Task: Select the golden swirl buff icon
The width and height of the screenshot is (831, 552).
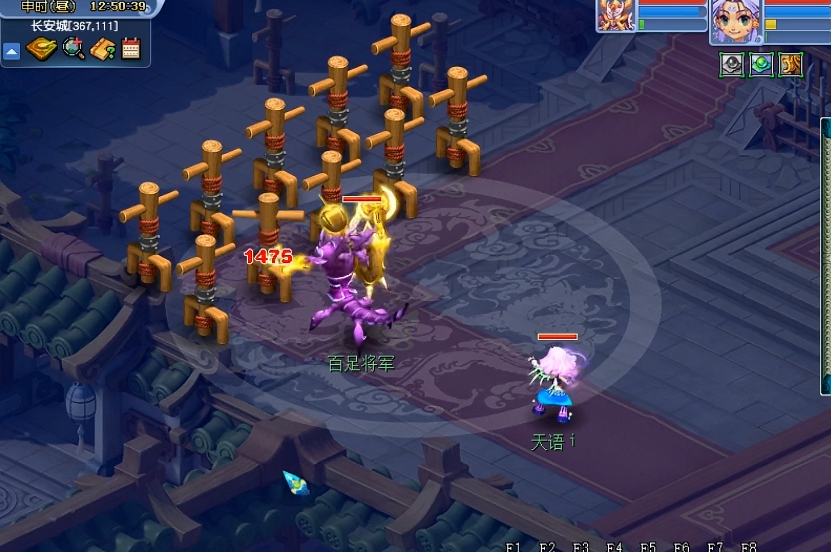Action: pyautogui.click(x=791, y=64)
